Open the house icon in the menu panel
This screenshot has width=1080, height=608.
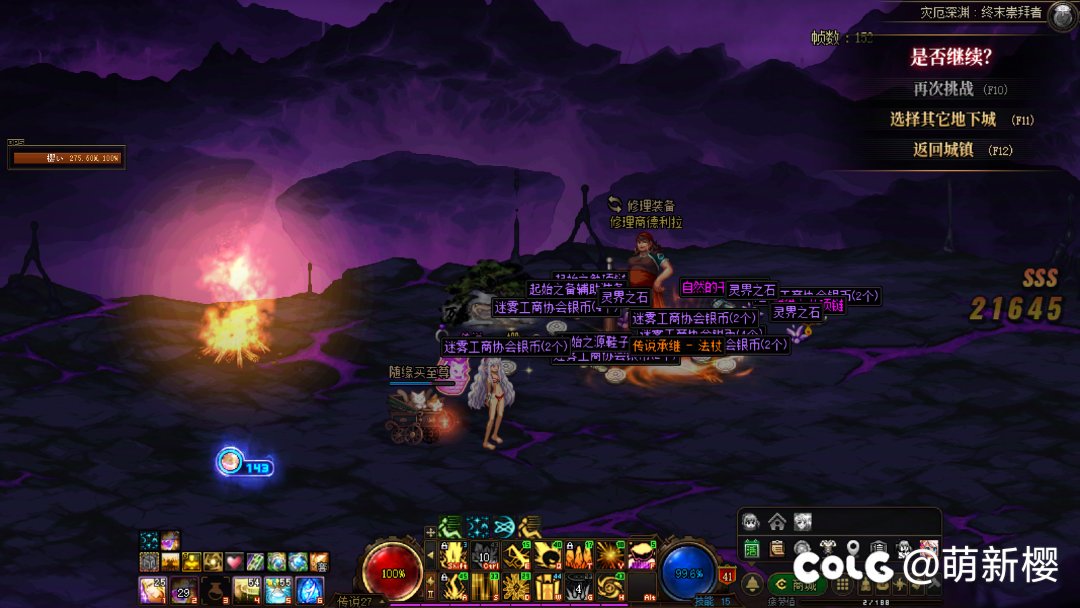point(777,521)
